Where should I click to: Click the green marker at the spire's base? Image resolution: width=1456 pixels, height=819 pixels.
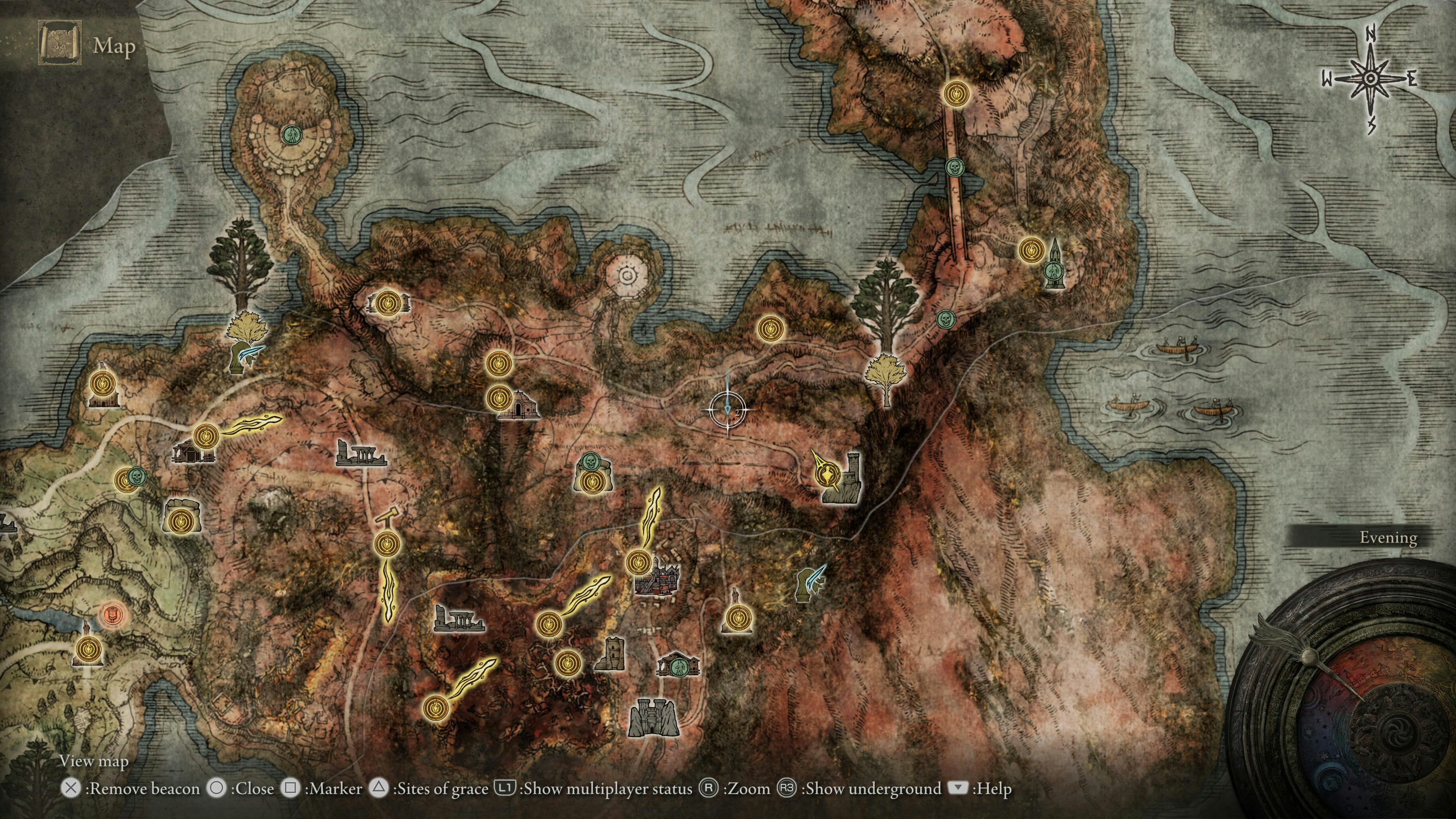tap(1053, 272)
